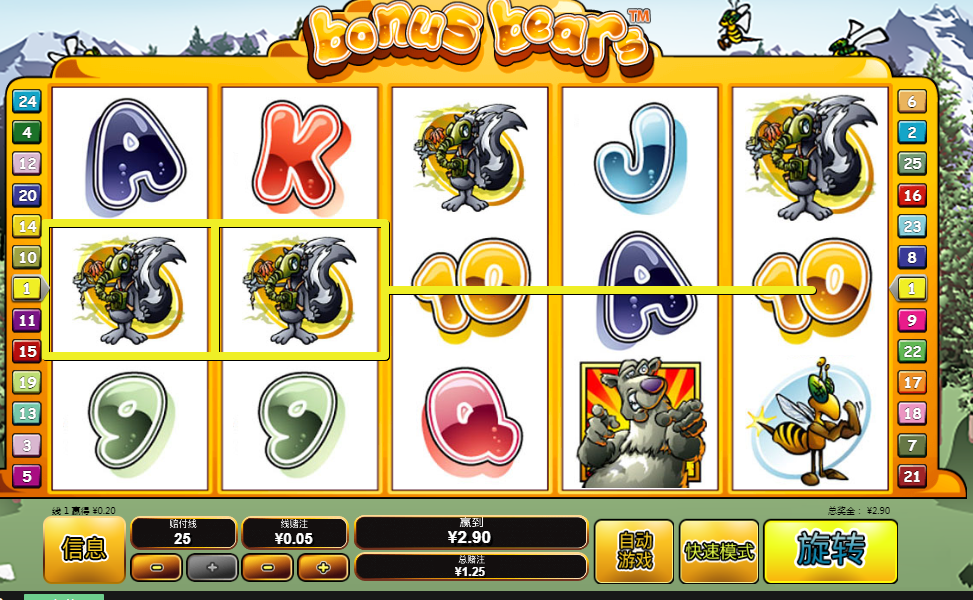Select payline number 6
973x600 pixels.
911,101
